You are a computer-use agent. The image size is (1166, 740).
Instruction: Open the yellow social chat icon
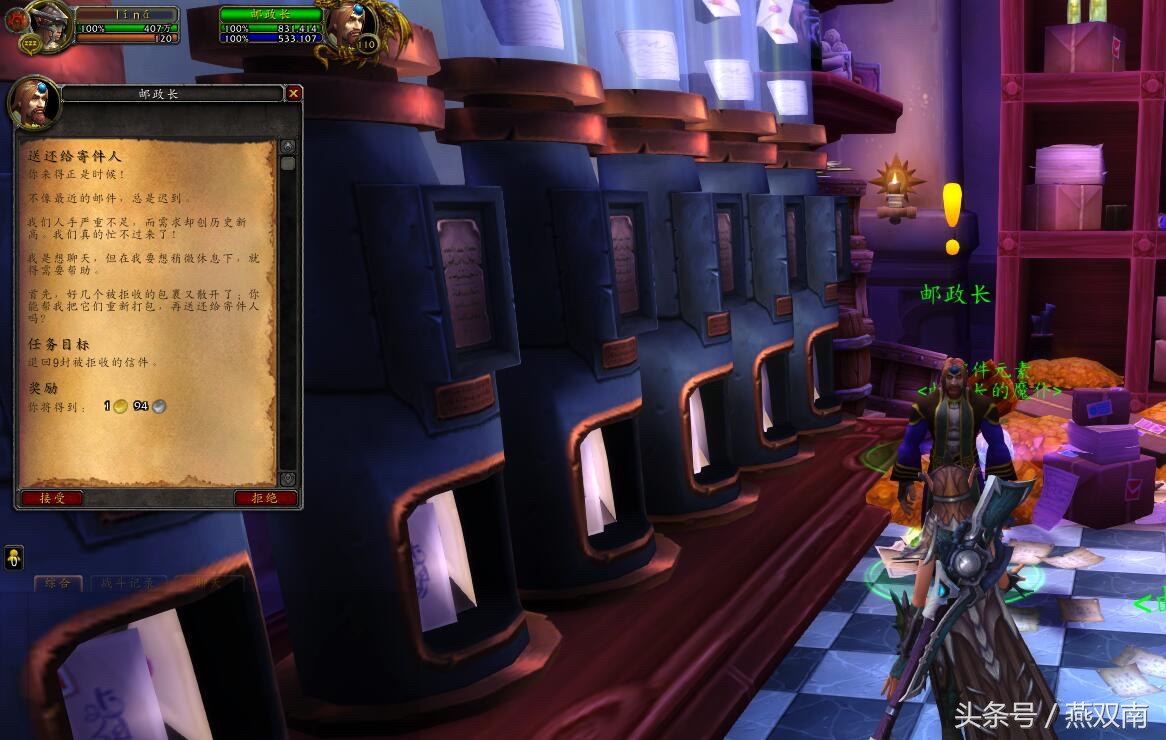14,558
